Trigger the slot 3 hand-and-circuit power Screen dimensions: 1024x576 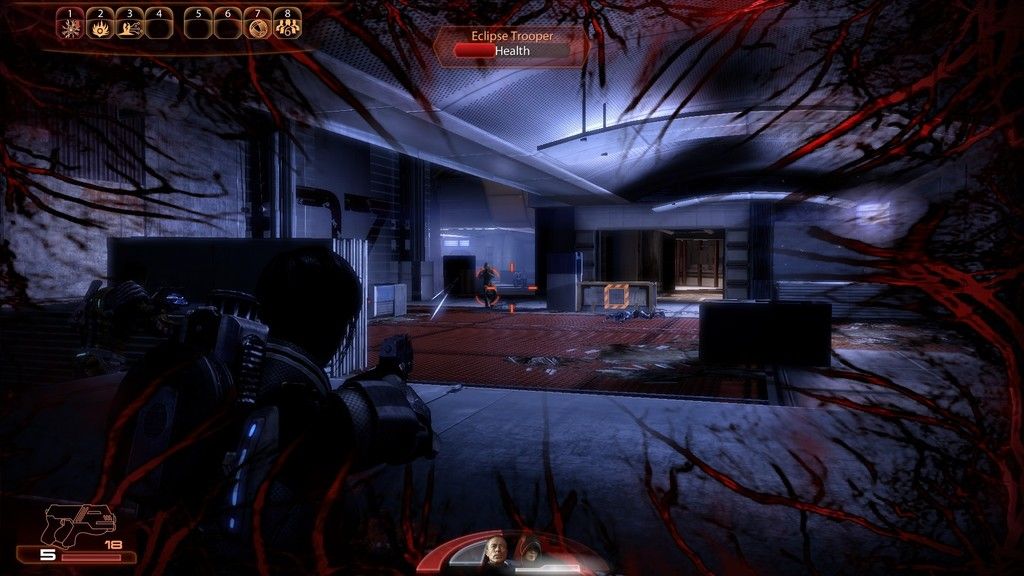129,27
